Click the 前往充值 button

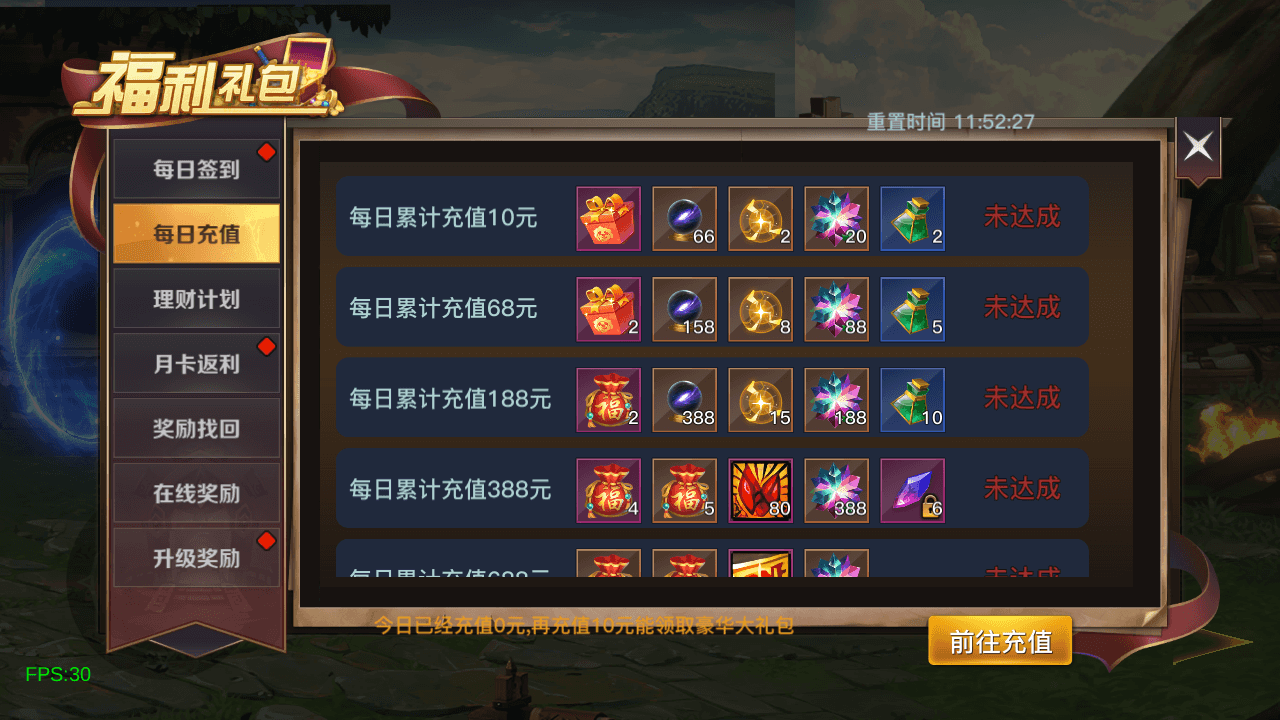[999, 642]
